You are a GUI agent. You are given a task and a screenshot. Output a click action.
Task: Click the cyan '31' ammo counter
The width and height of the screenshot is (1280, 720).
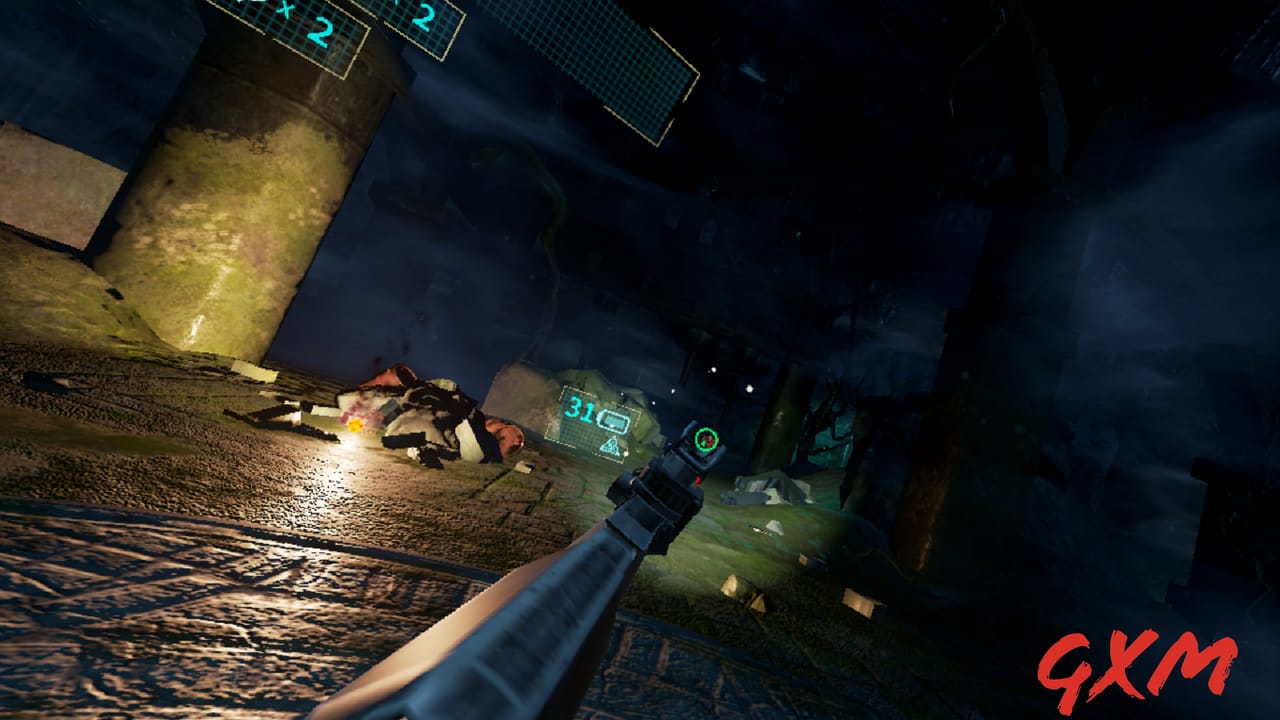click(580, 412)
